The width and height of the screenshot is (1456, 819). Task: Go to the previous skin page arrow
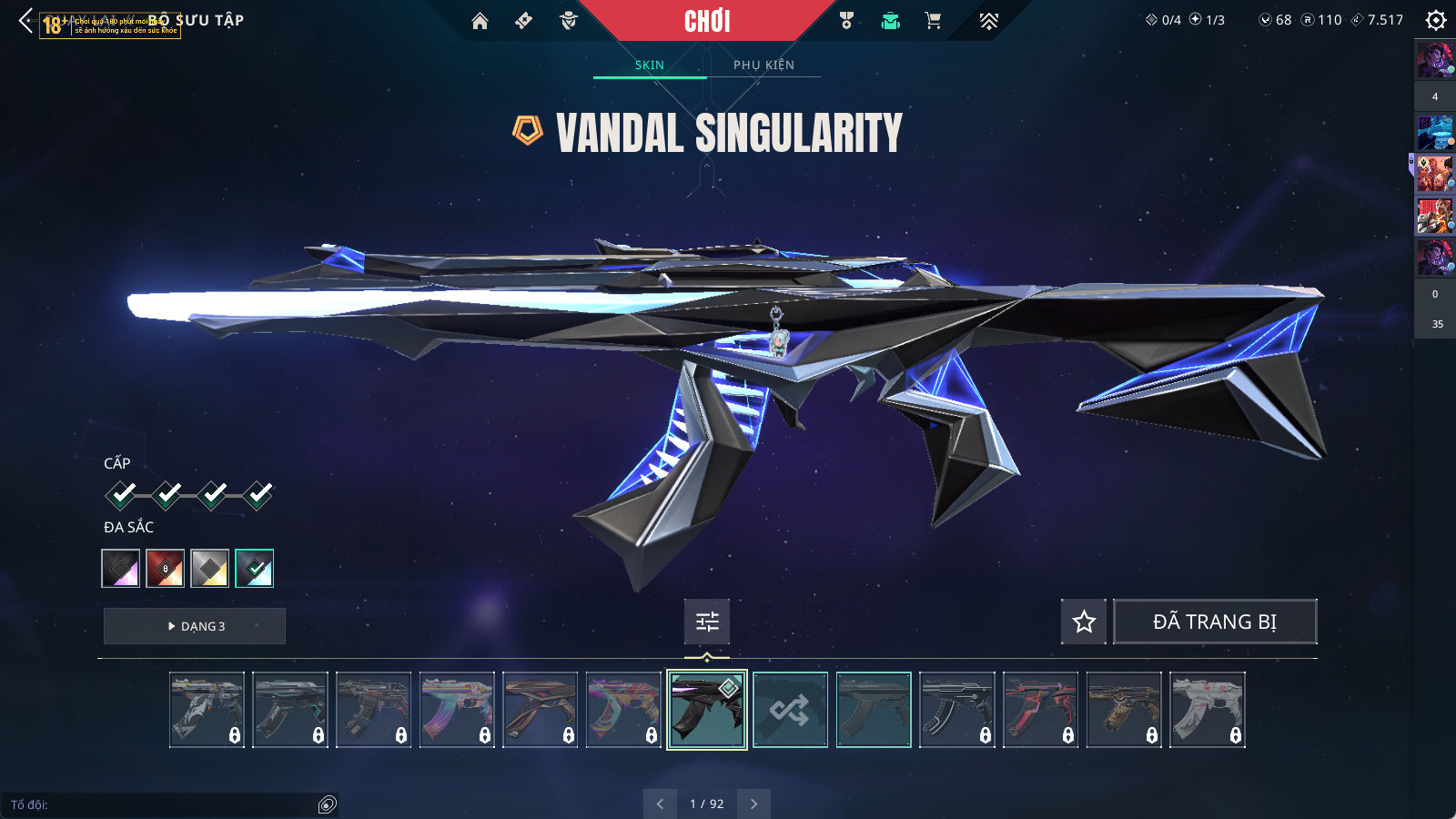(x=660, y=804)
